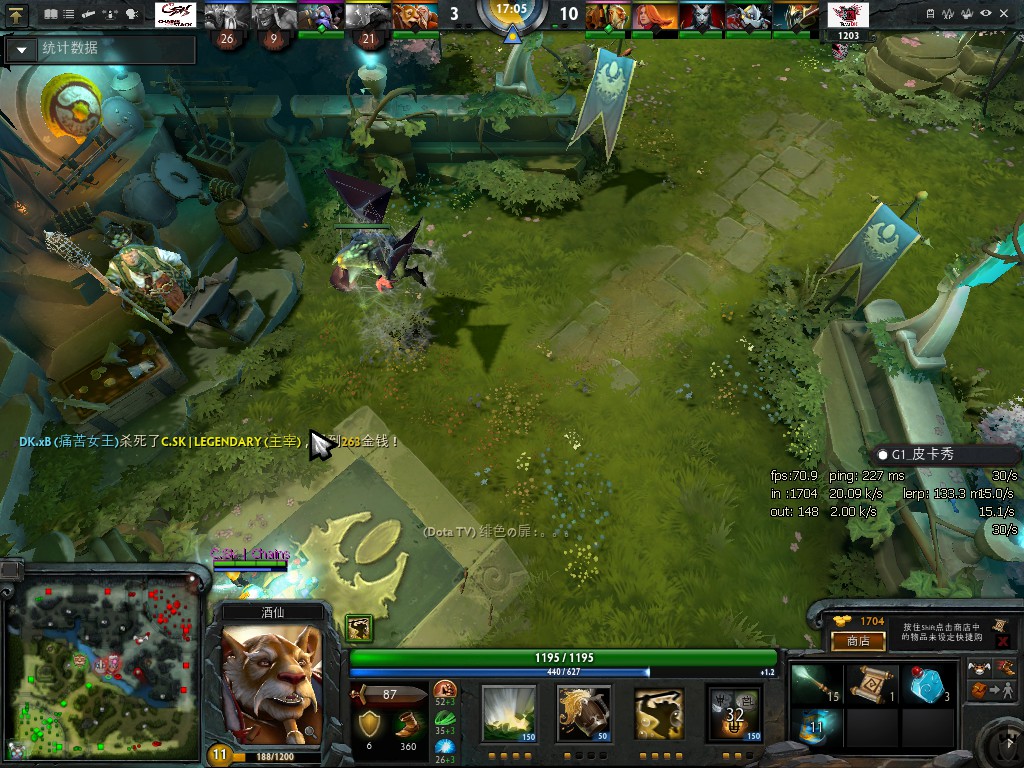This screenshot has height=768, width=1024.
Task: Click the eye icon in top-right toolbar
Action: tap(987, 14)
